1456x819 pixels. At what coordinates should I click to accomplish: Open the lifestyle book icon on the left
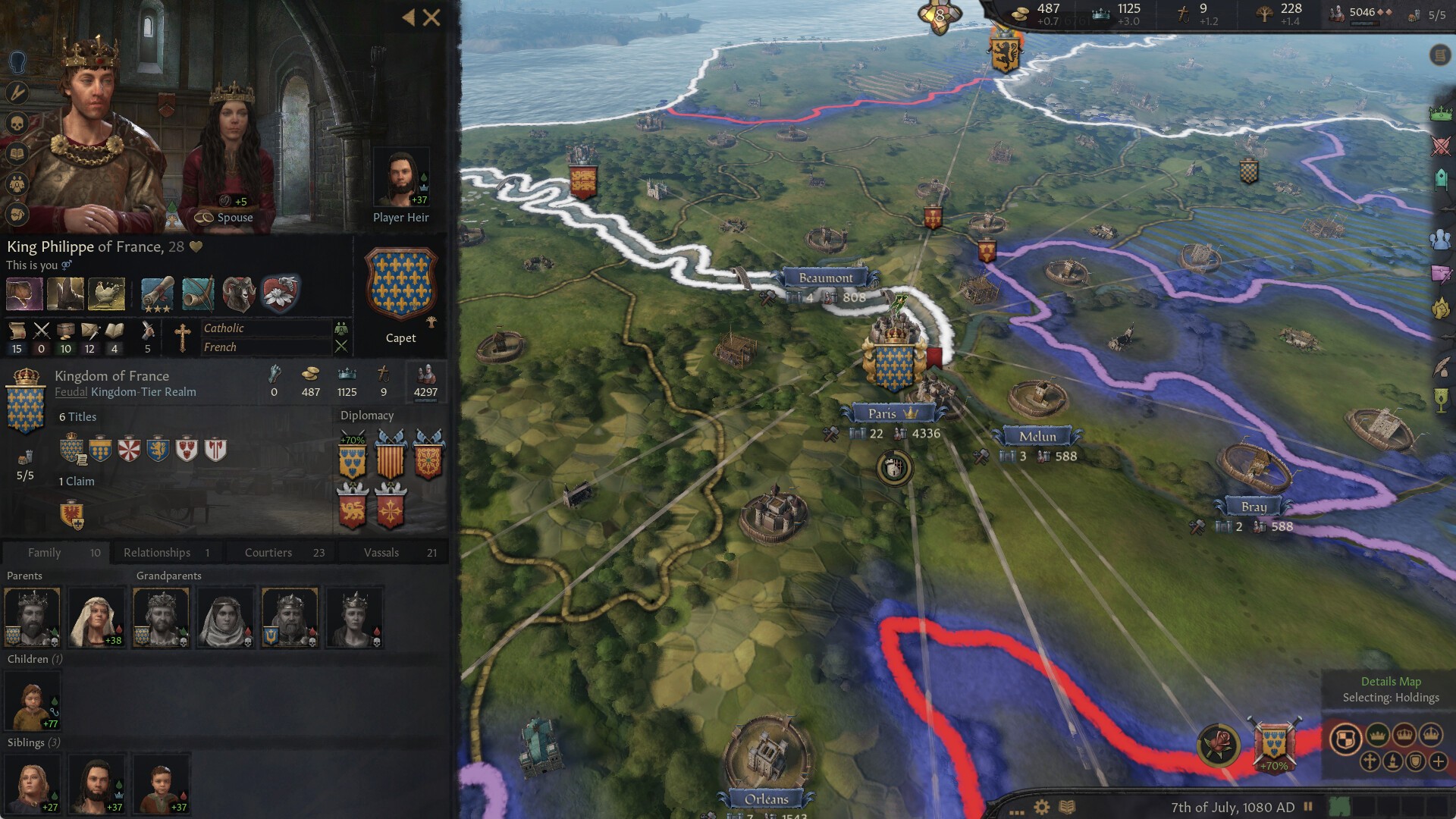point(17,153)
